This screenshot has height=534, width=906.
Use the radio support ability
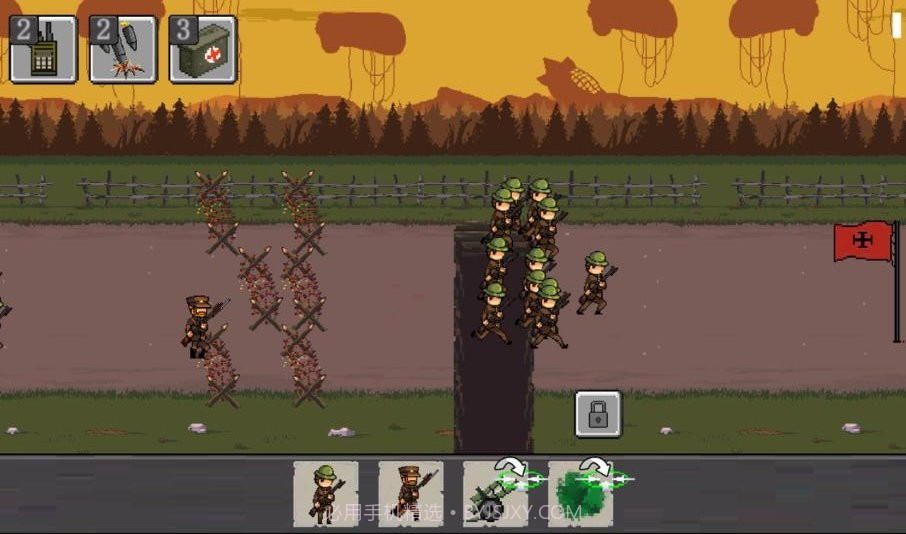click(43, 49)
